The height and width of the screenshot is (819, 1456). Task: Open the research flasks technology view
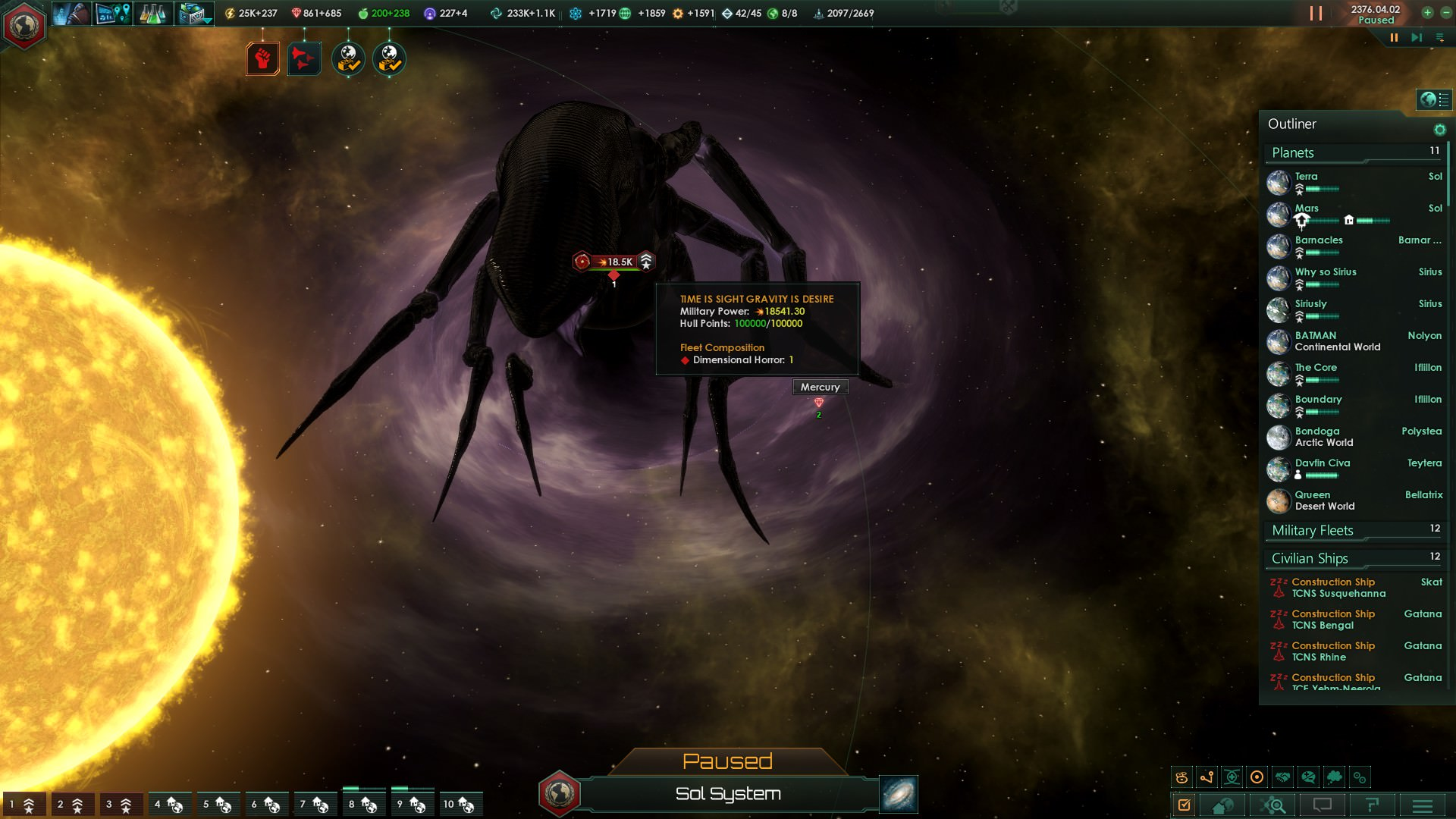152,14
